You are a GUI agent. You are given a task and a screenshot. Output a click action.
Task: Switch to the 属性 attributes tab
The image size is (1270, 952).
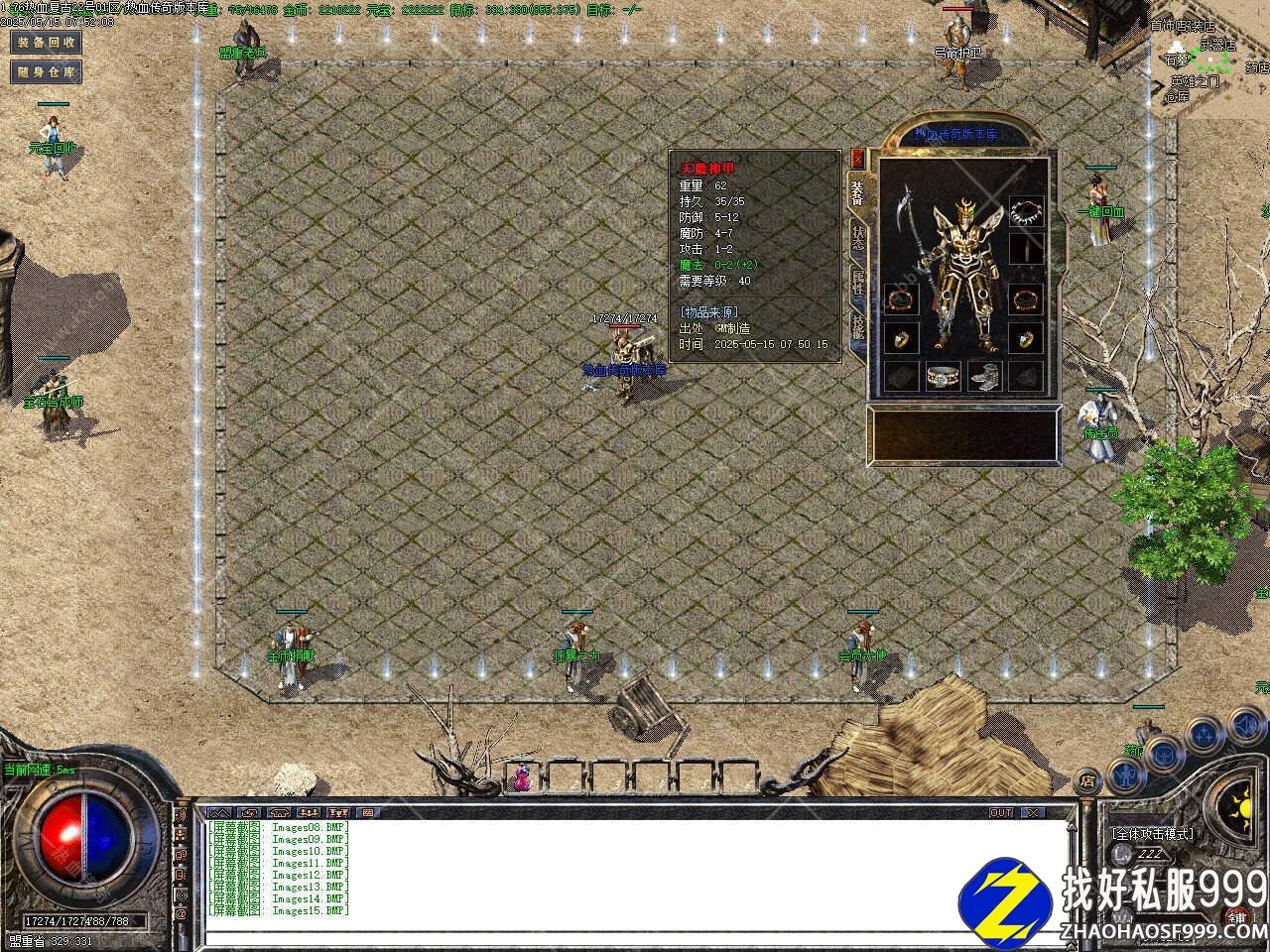click(x=857, y=283)
